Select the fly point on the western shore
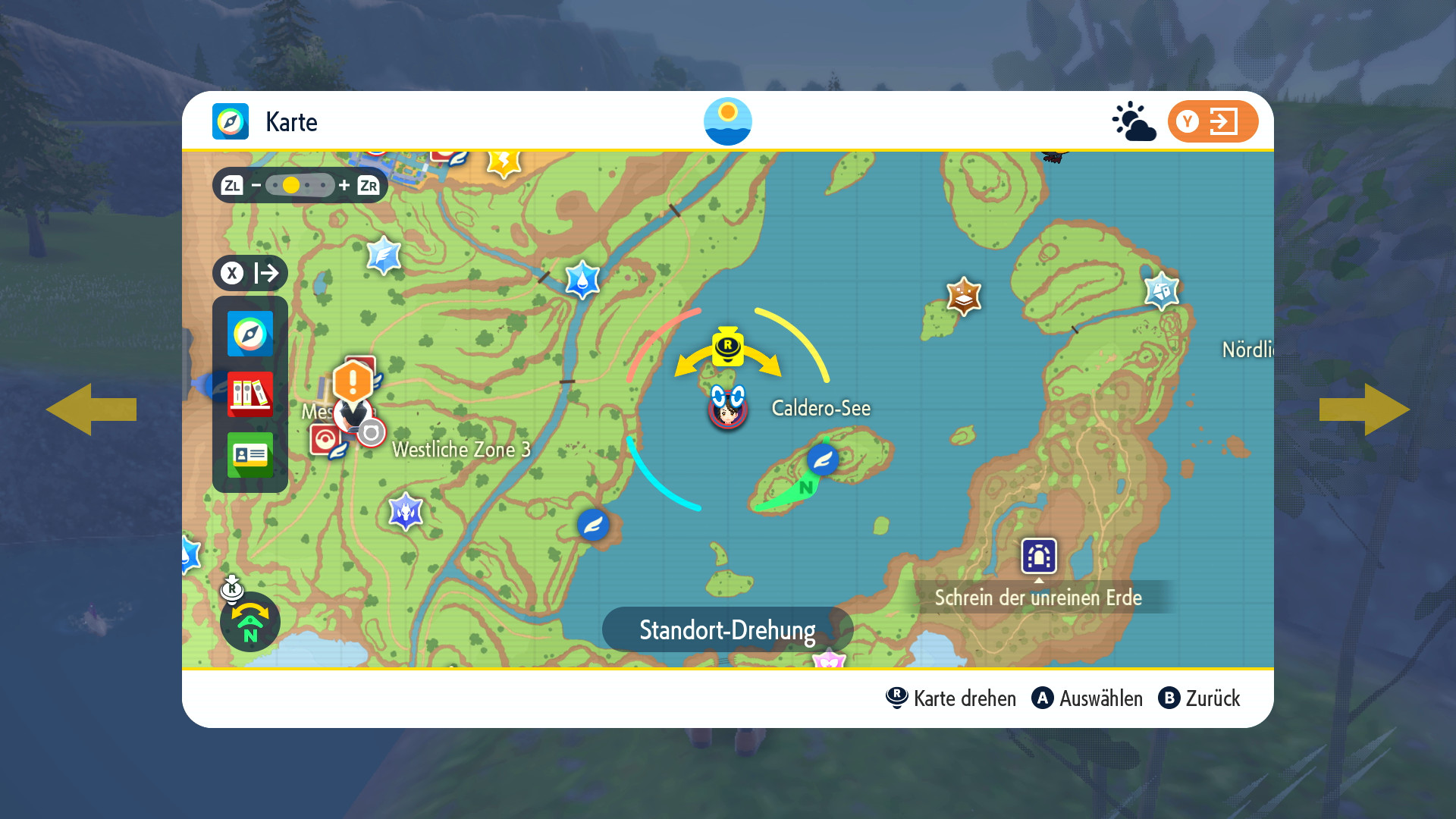The width and height of the screenshot is (1456, 819). point(593,524)
